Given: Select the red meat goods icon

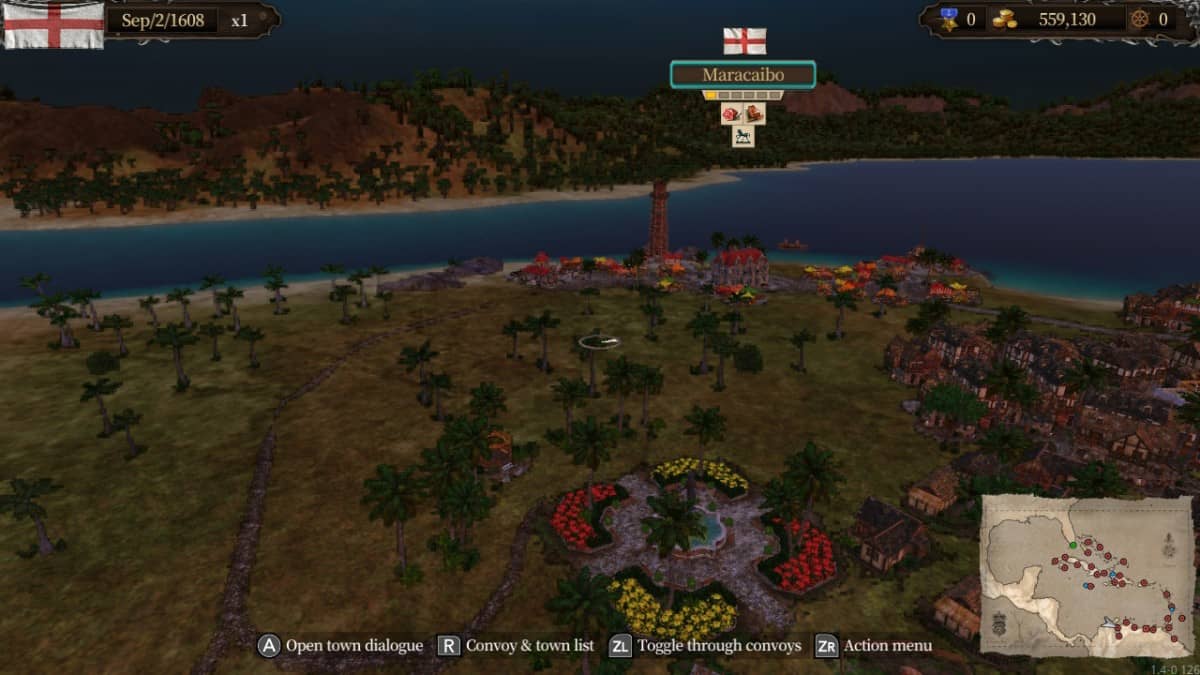Looking at the screenshot, I should 731,114.
